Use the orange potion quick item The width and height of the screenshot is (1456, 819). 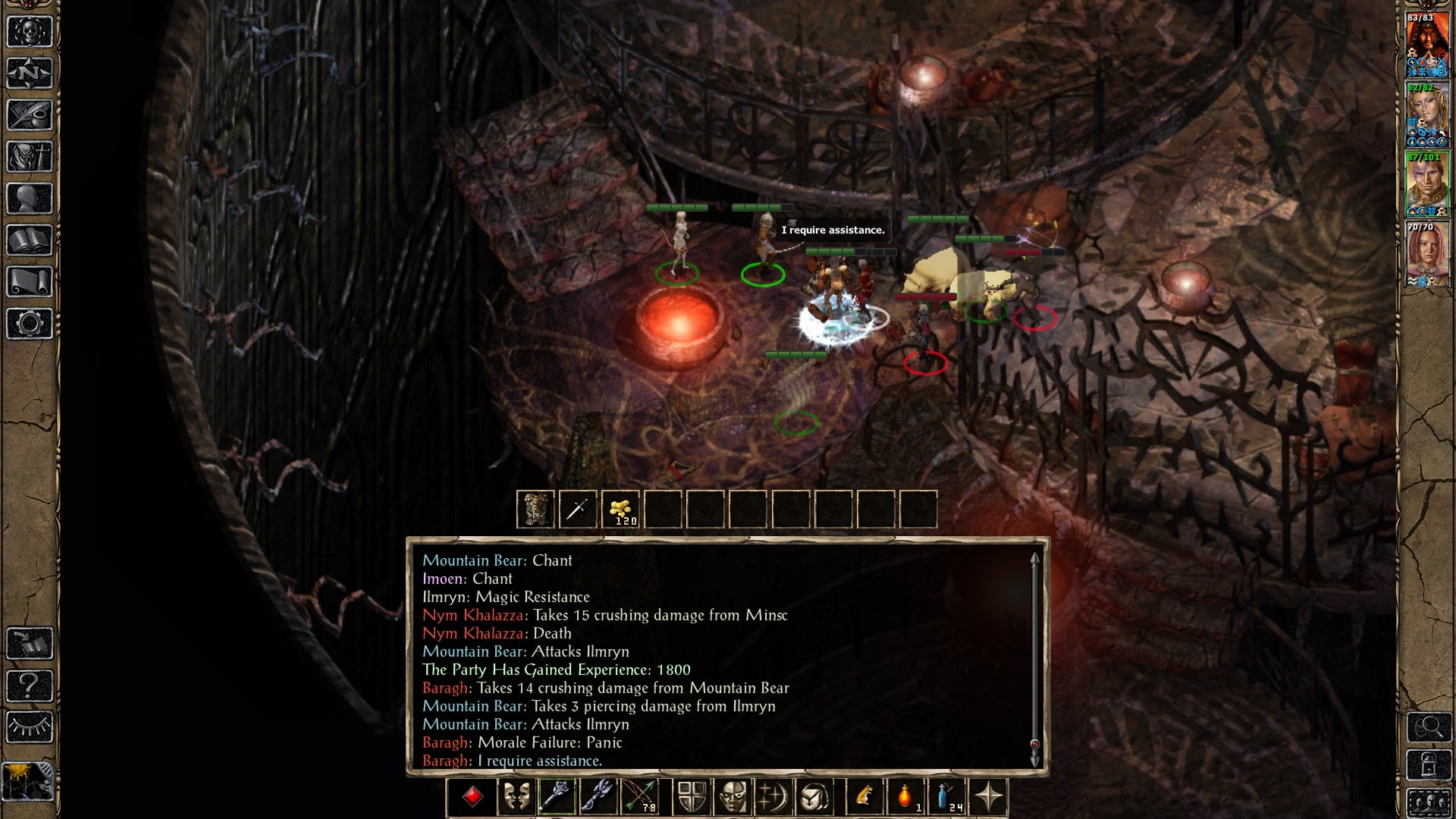(905, 796)
